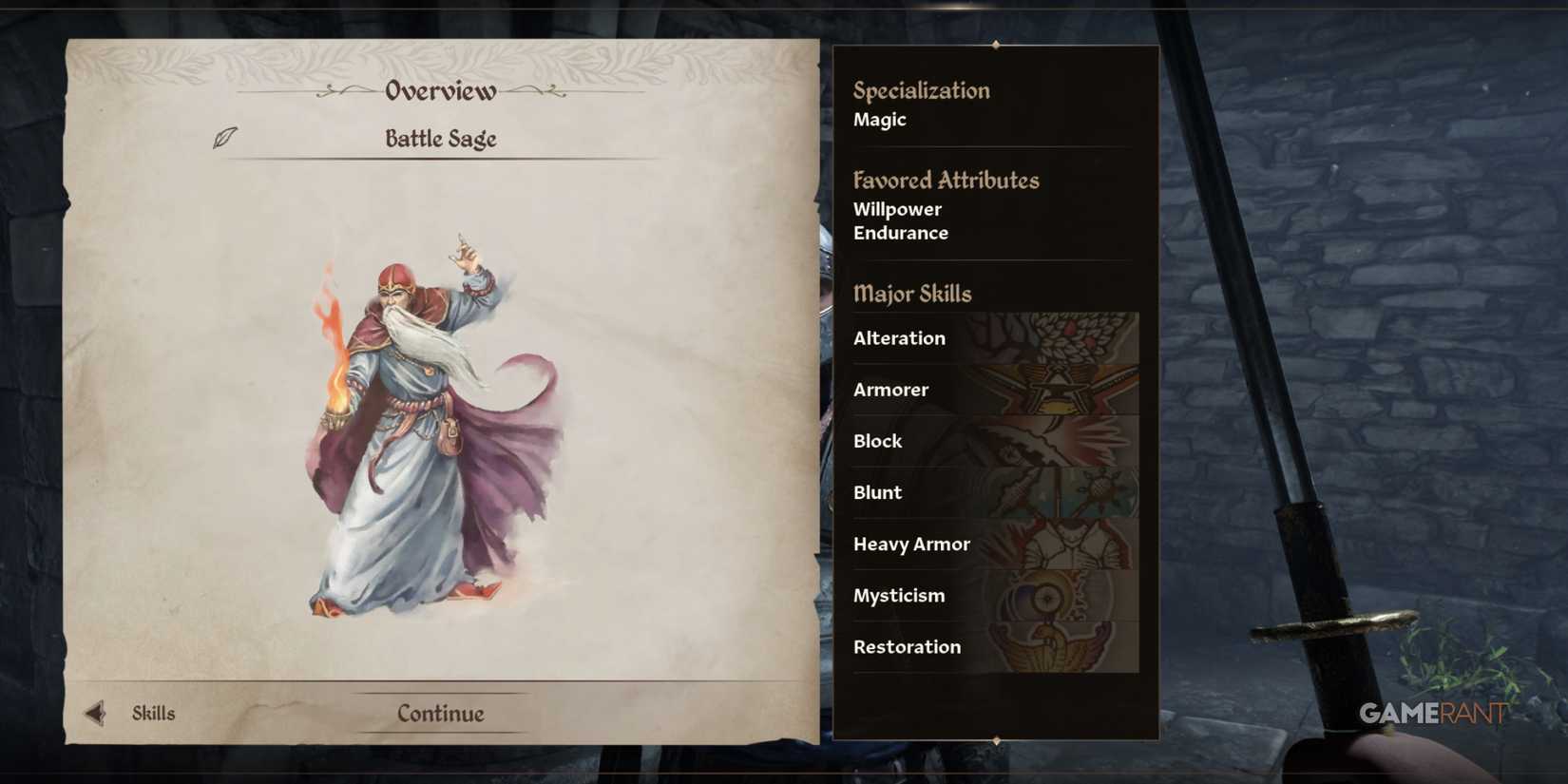Viewport: 1568px width, 784px height.
Task: Select the Willpower favored attribute
Action: [x=896, y=209]
